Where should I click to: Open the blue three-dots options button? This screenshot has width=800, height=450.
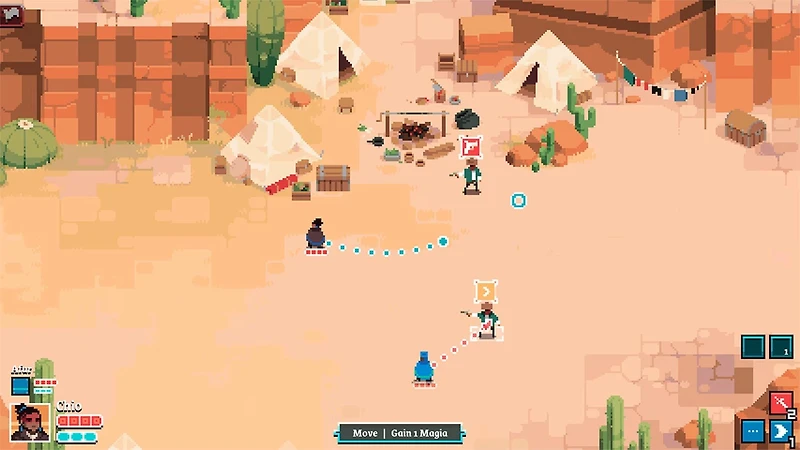(x=753, y=431)
